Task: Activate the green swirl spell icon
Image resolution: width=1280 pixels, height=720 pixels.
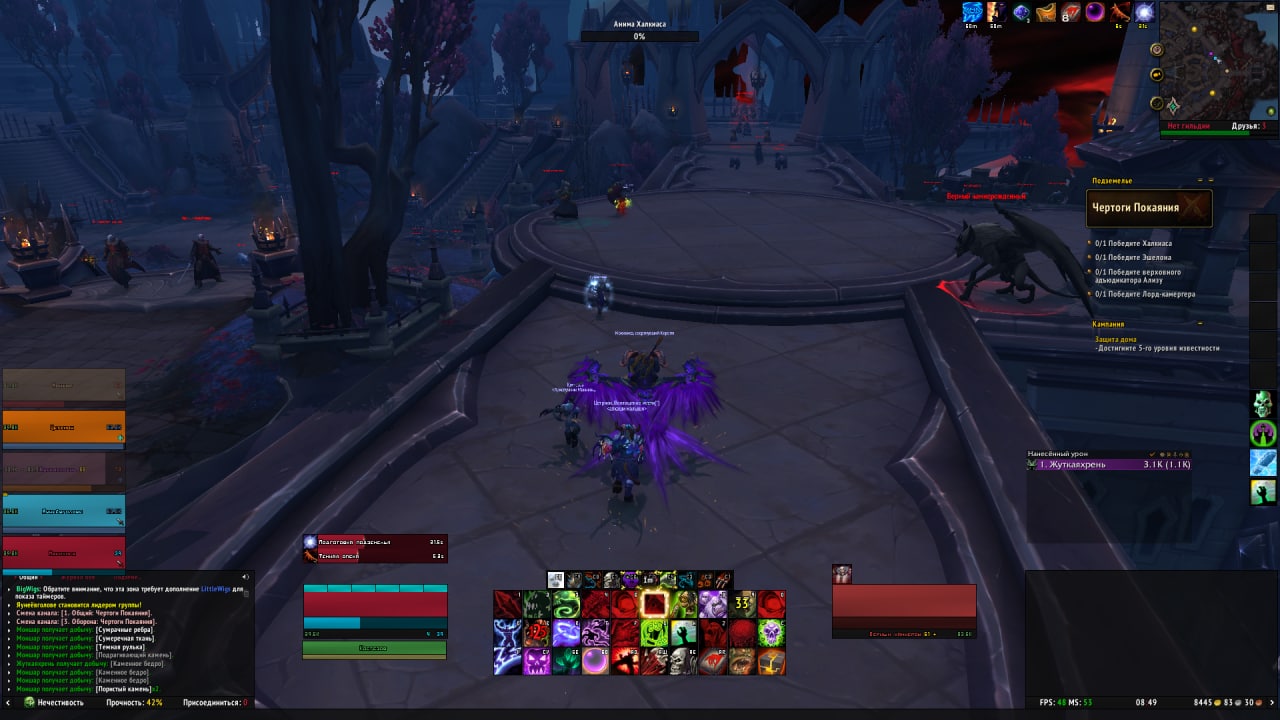Action: [567, 604]
